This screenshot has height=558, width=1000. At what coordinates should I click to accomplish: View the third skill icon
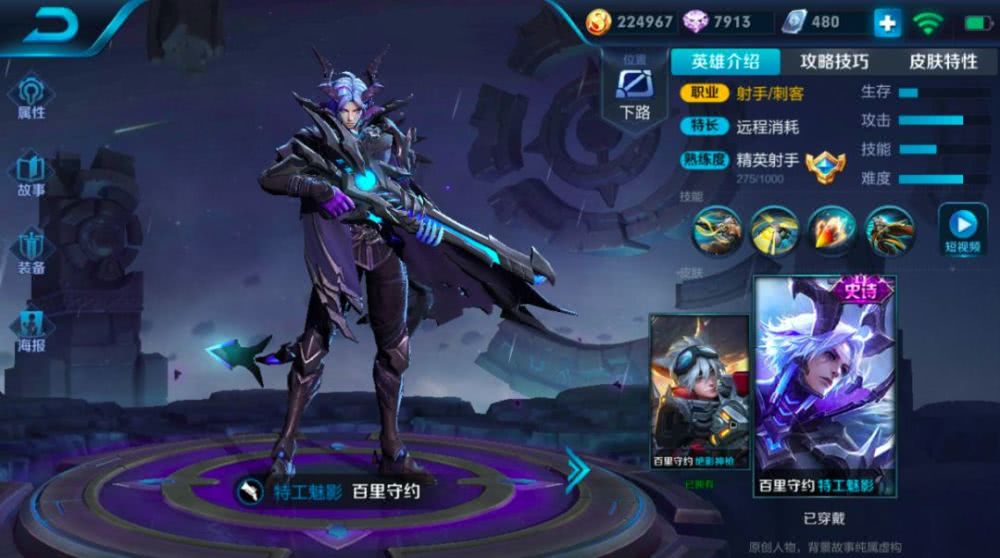click(x=832, y=229)
